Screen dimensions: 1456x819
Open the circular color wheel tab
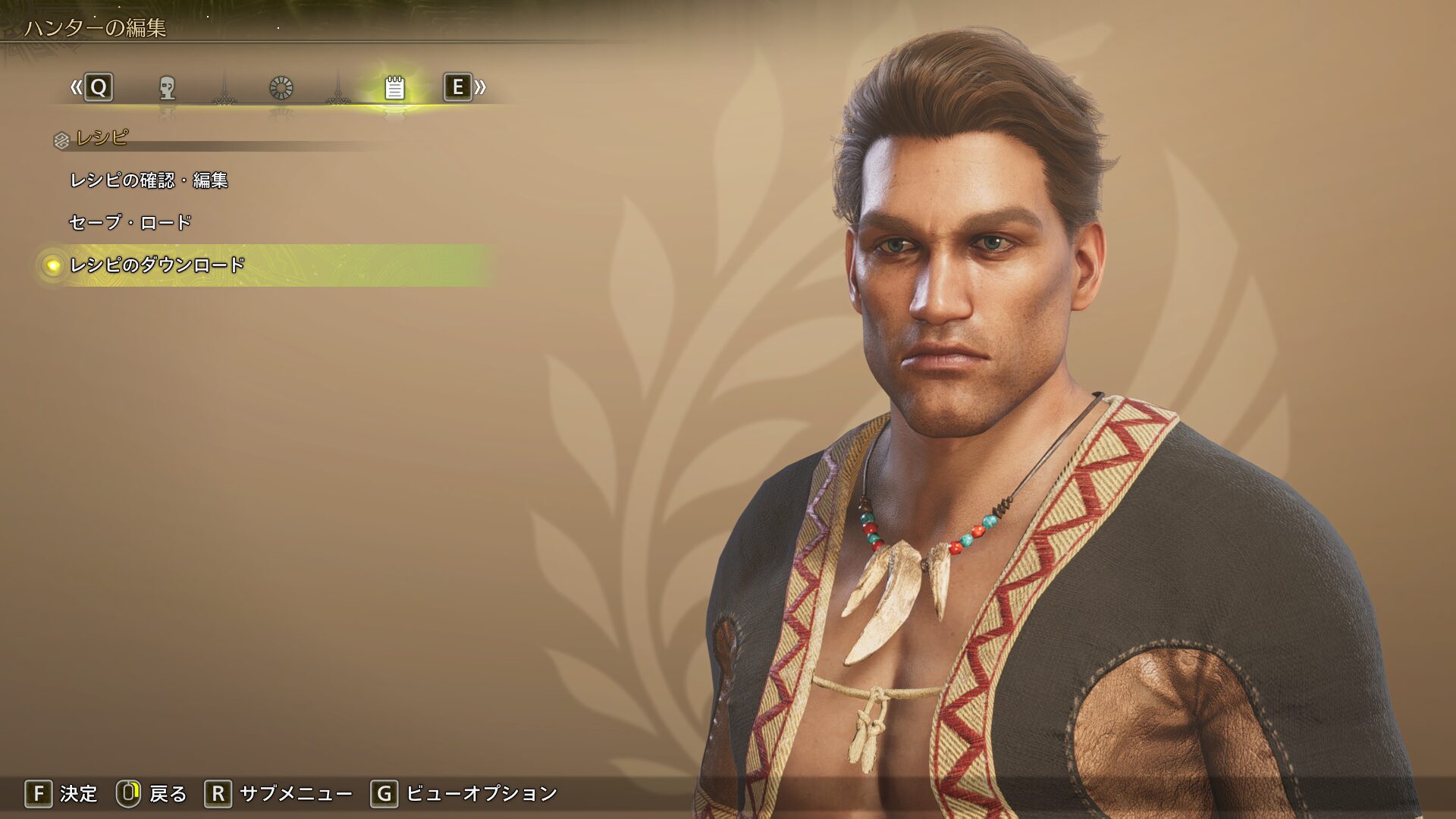point(281,88)
